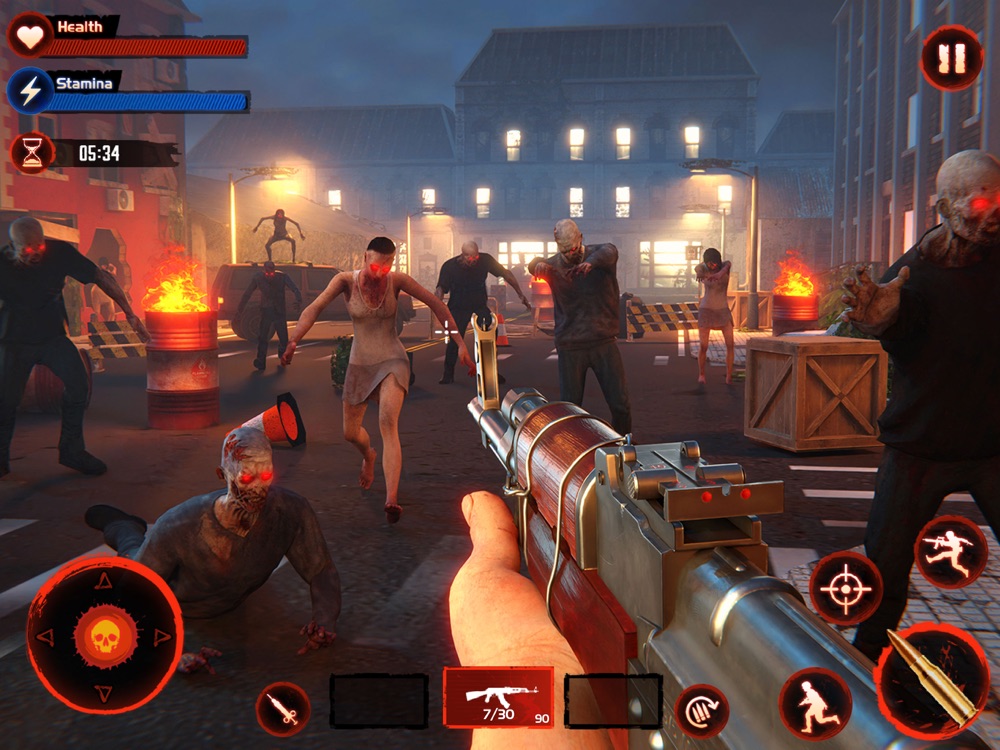Pause the game
The width and height of the screenshot is (1000, 750).
pyautogui.click(x=951, y=58)
